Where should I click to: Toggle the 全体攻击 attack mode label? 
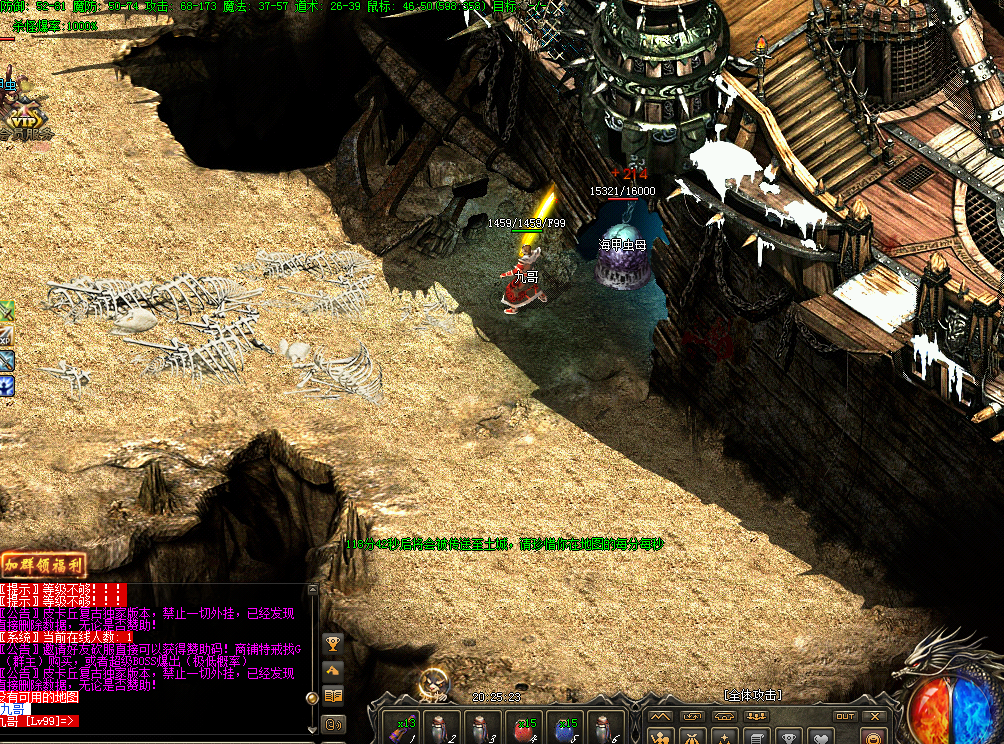(x=752, y=695)
